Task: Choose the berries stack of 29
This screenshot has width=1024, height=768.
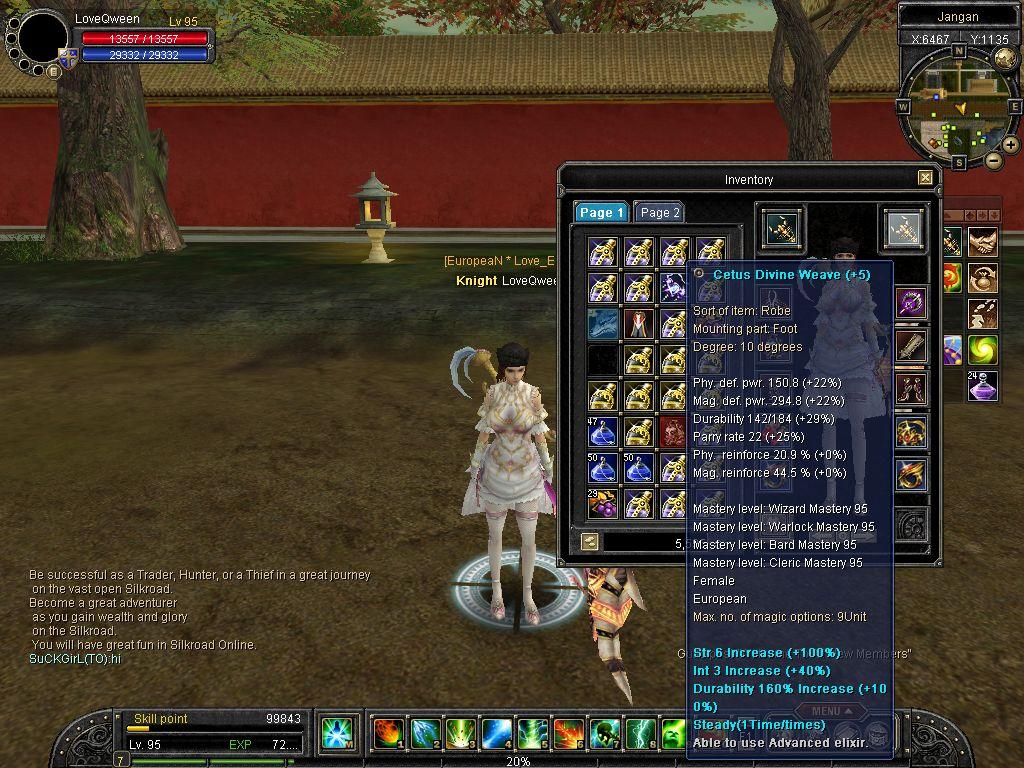Action: pyautogui.click(x=603, y=504)
